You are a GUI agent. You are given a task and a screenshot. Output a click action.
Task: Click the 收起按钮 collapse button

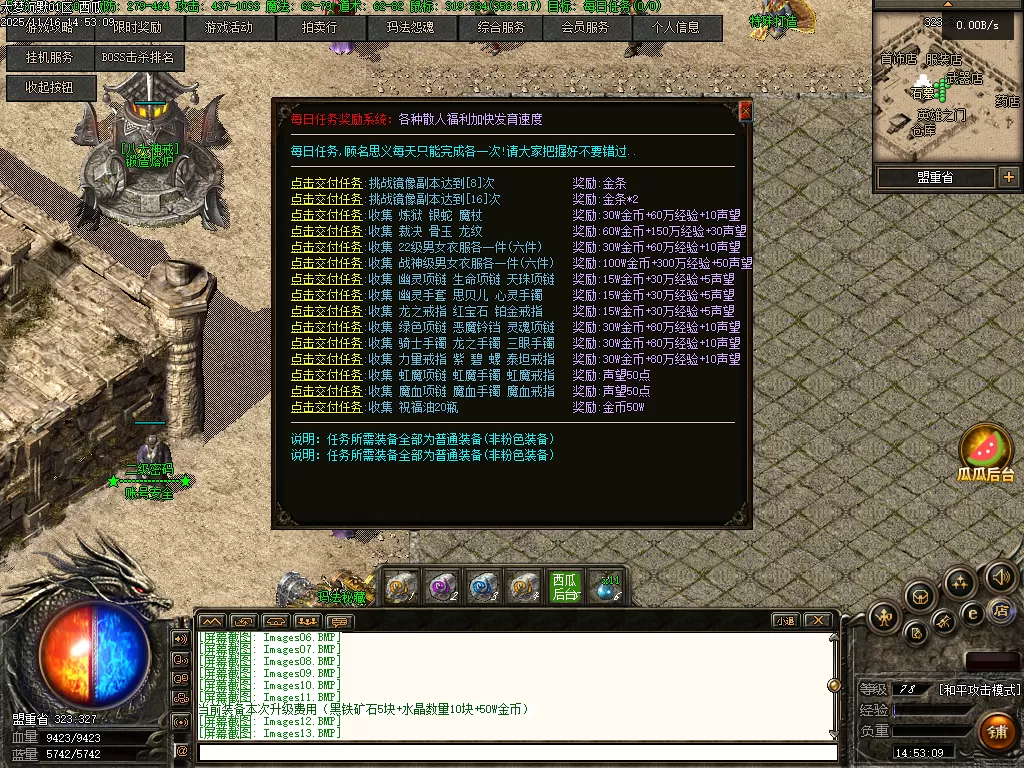pyautogui.click(x=51, y=88)
